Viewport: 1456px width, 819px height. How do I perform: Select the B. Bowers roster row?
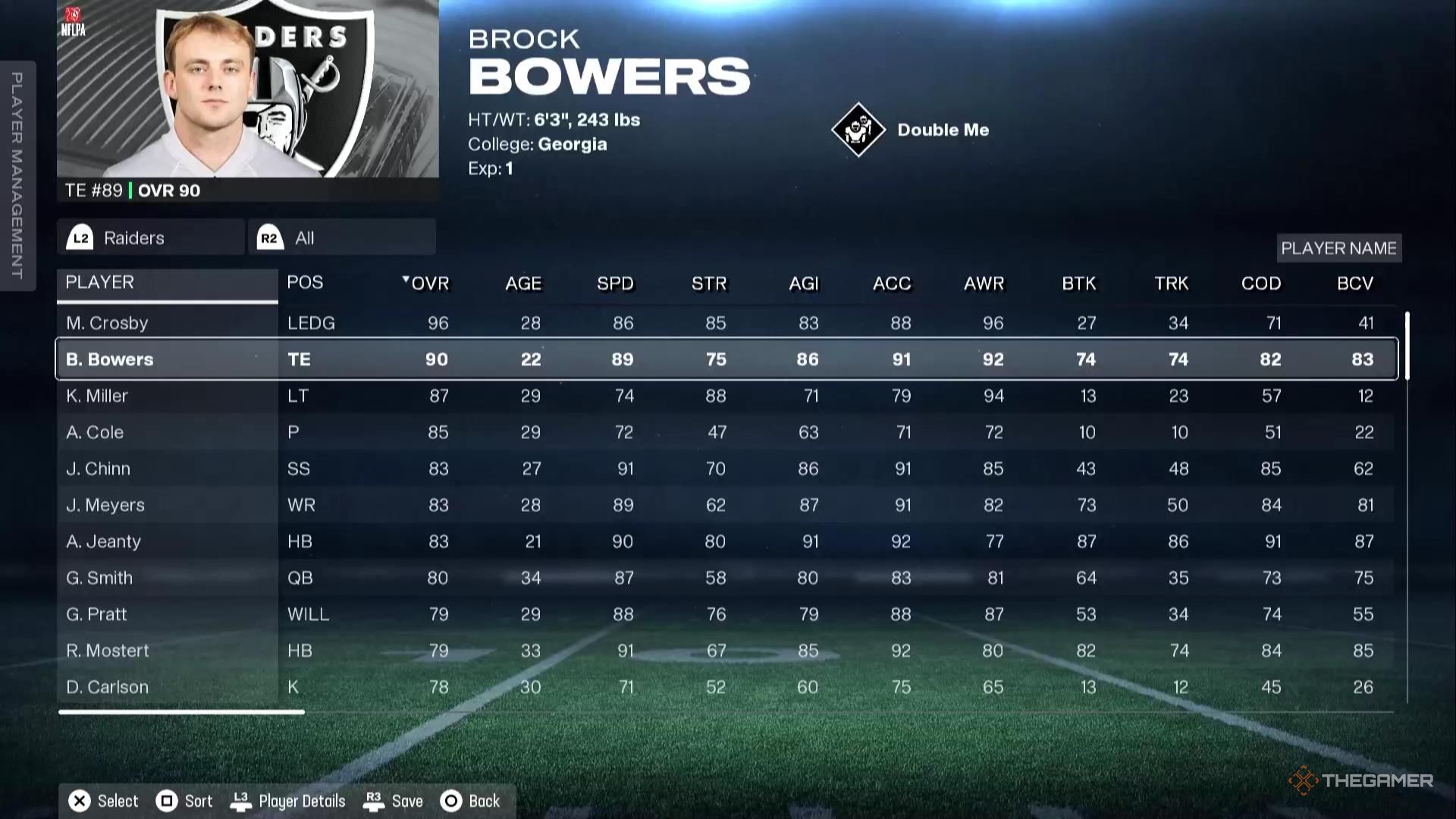379,359
